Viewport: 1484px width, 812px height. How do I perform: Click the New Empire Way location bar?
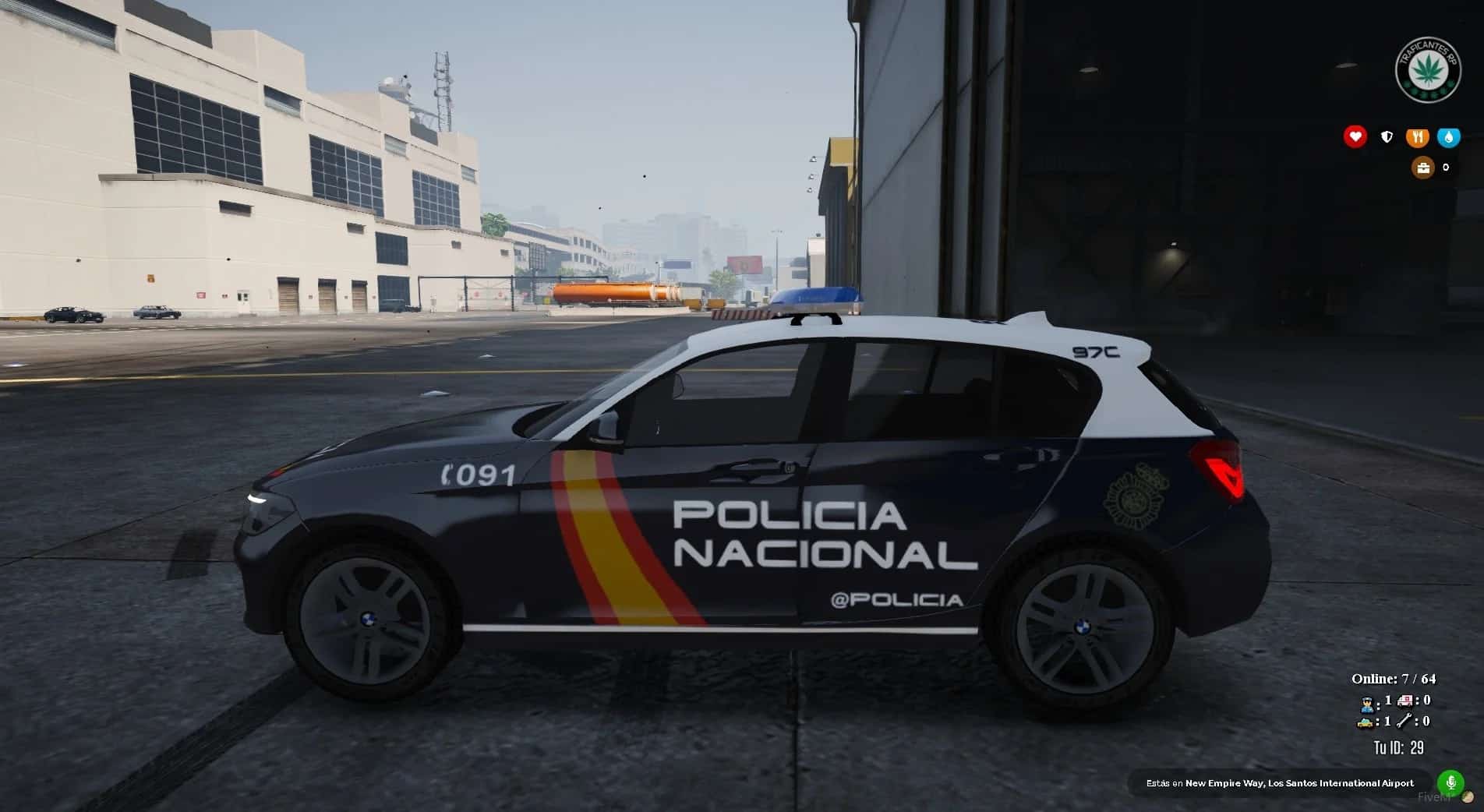click(1280, 783)
